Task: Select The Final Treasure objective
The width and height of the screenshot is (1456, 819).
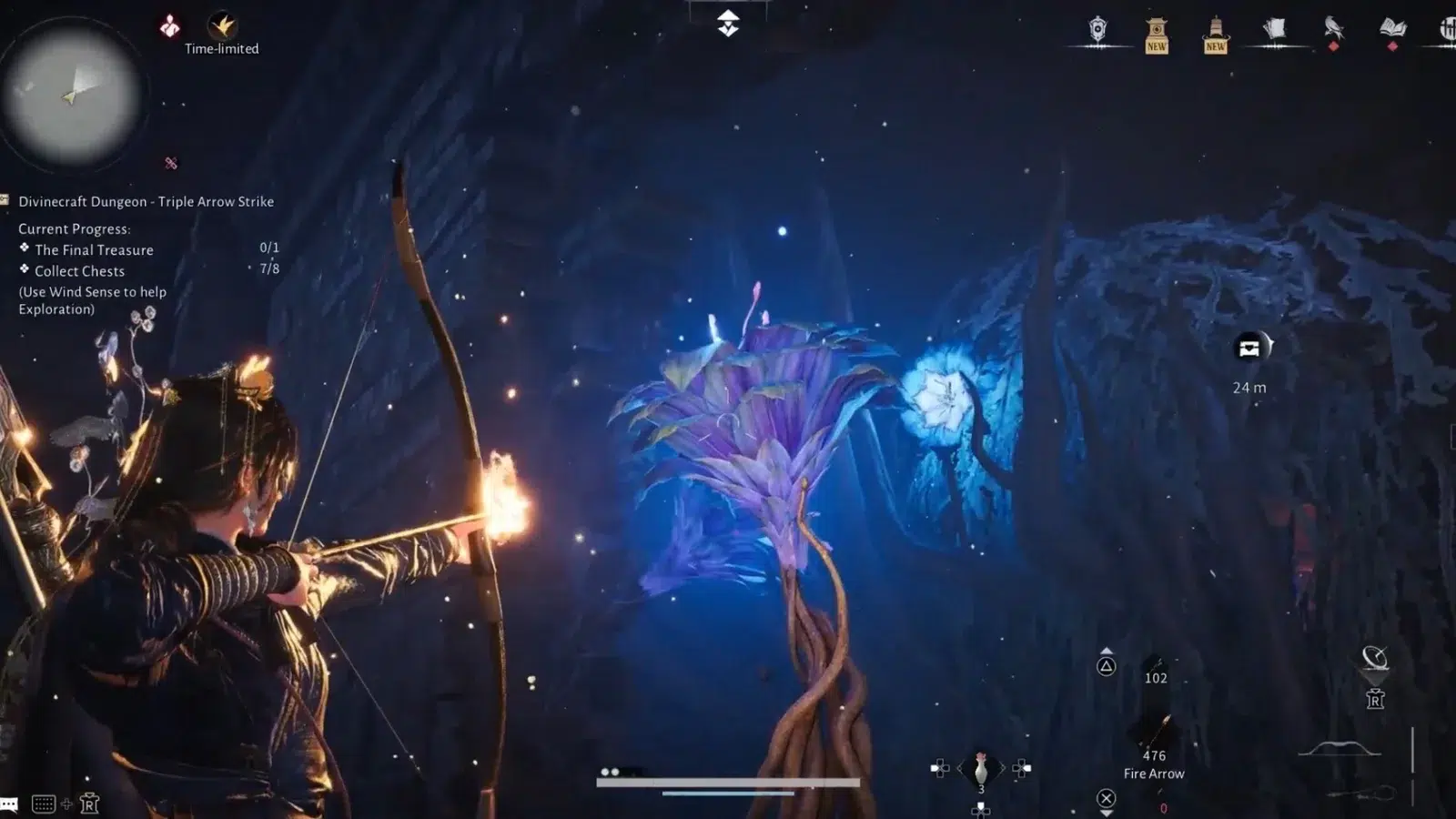Action: coord(94,249)
